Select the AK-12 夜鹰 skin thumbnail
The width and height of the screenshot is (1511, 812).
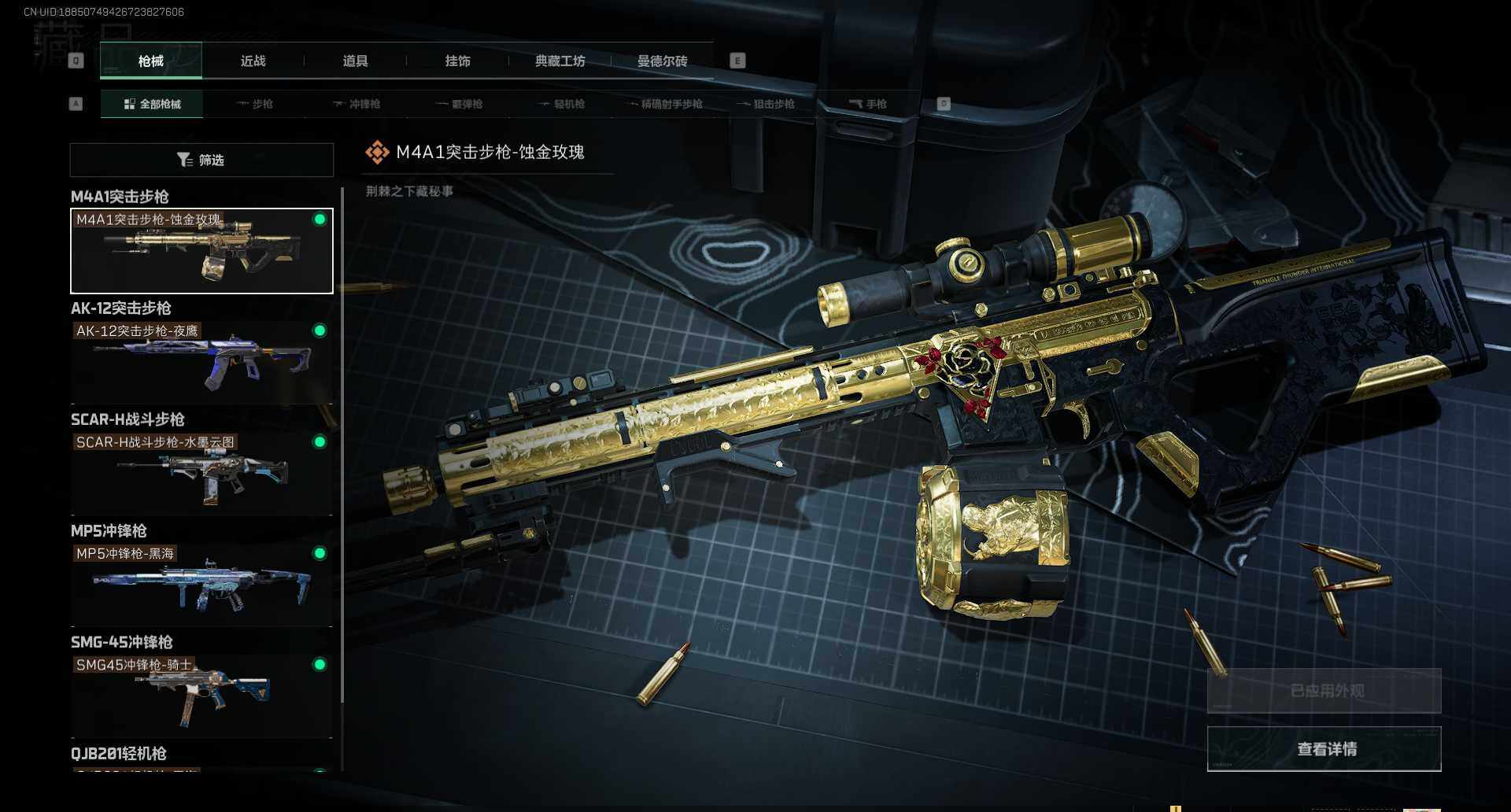[201, 362]
